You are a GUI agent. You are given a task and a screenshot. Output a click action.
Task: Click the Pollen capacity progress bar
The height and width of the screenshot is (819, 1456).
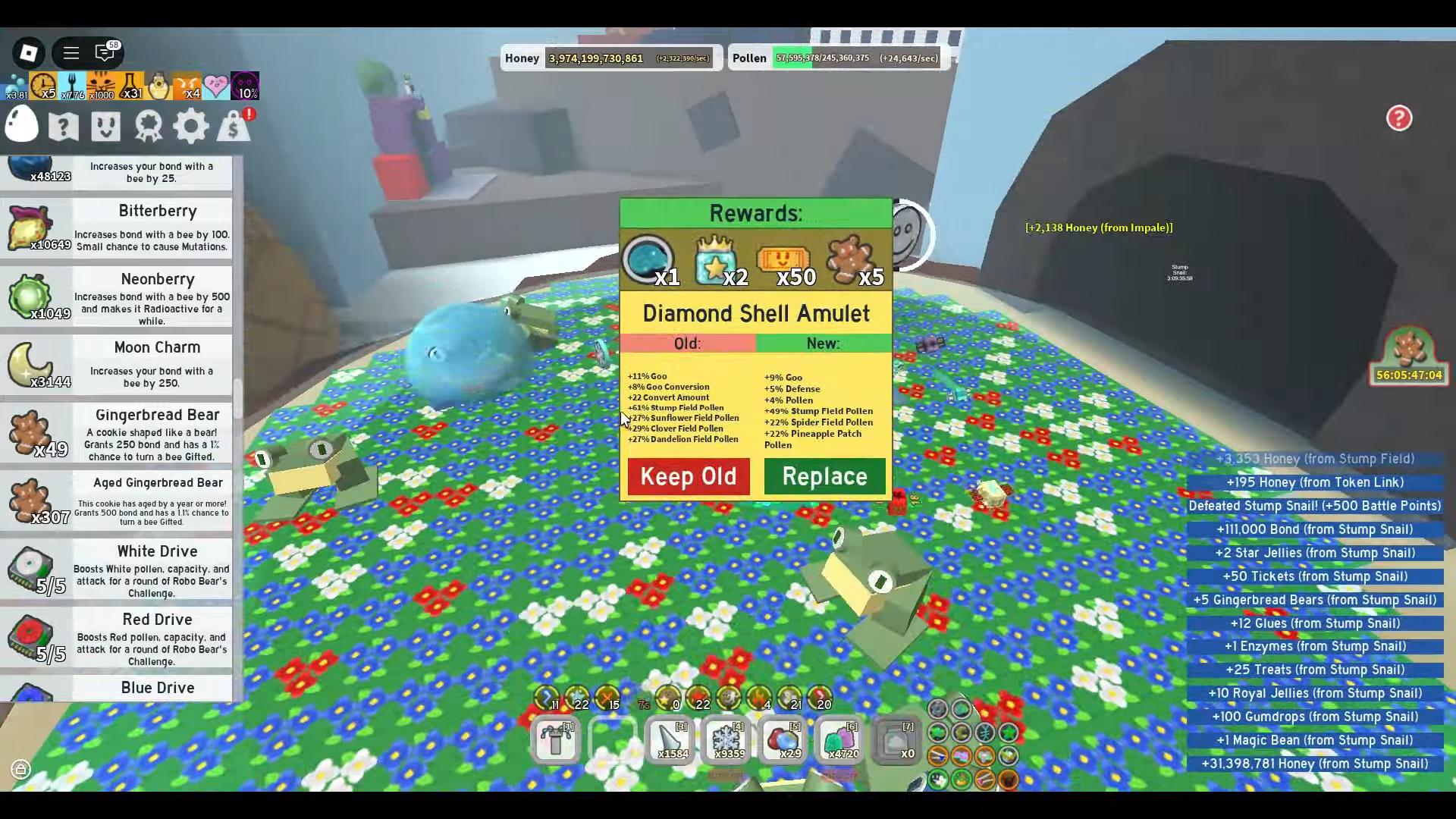point(855,58)
